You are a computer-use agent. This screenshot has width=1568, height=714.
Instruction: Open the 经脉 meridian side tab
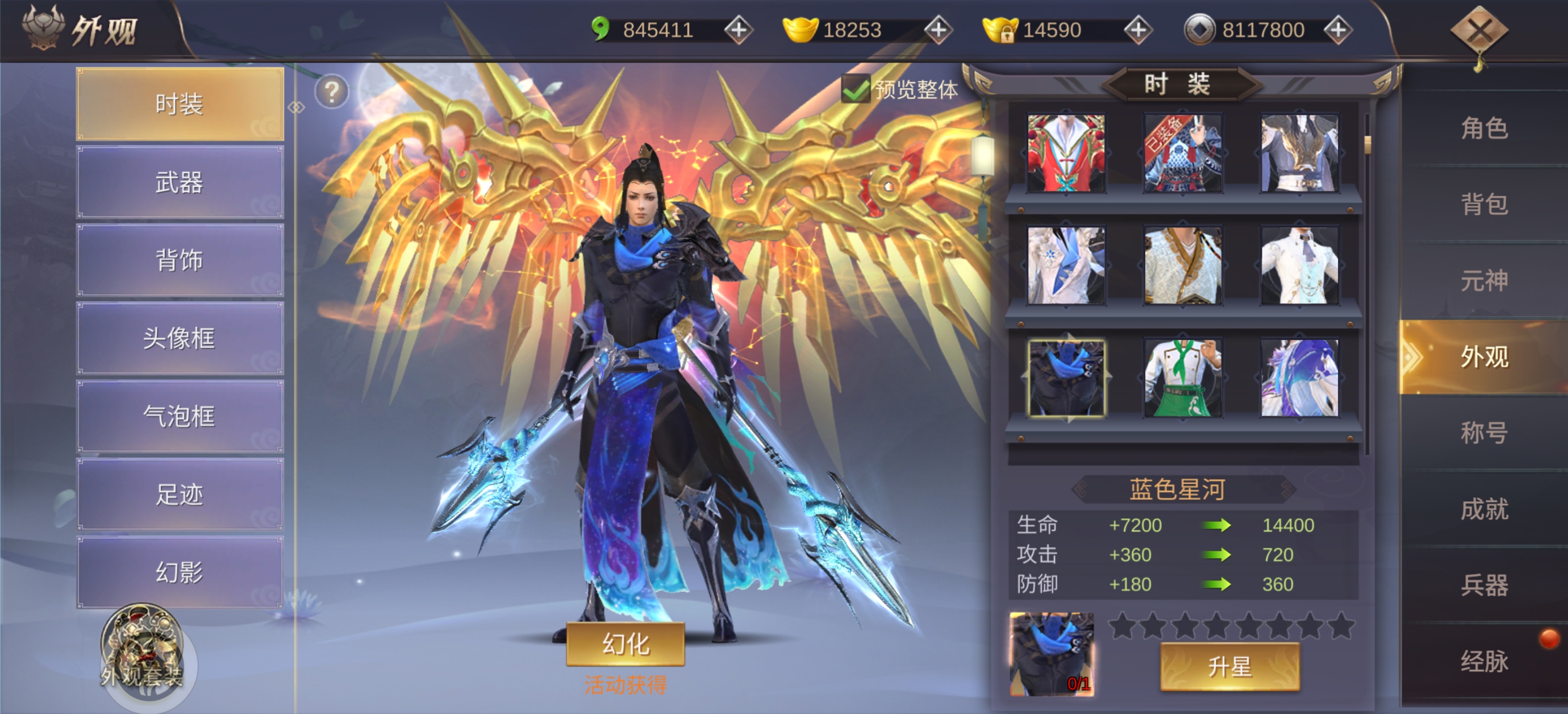point(1484,661)
